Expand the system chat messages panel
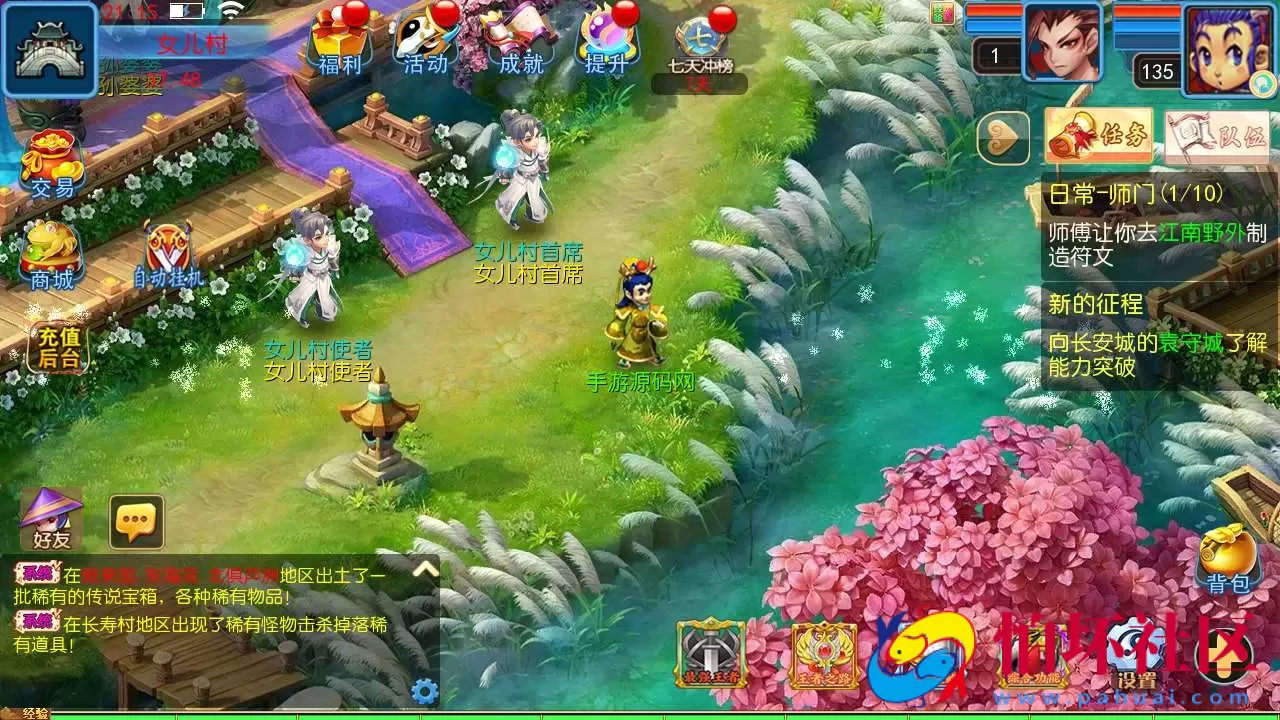1280x720 pixels. pos(425,567)
